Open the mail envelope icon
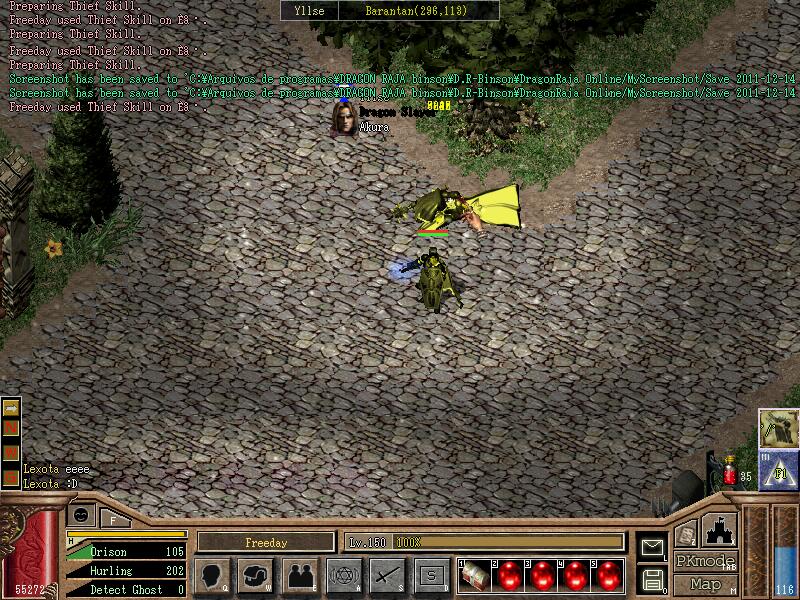Viewport: 800px width, 600px height. (652, 547)
